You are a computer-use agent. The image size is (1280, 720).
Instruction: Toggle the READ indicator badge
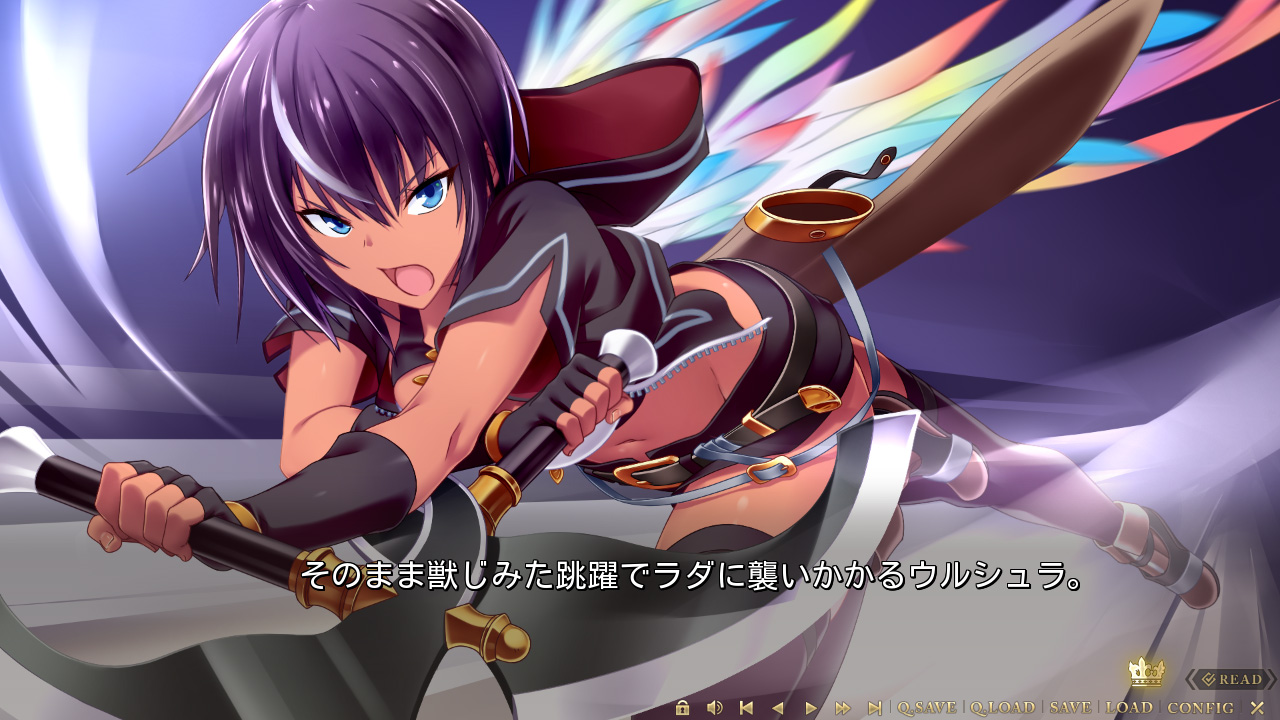[1231, 680]
